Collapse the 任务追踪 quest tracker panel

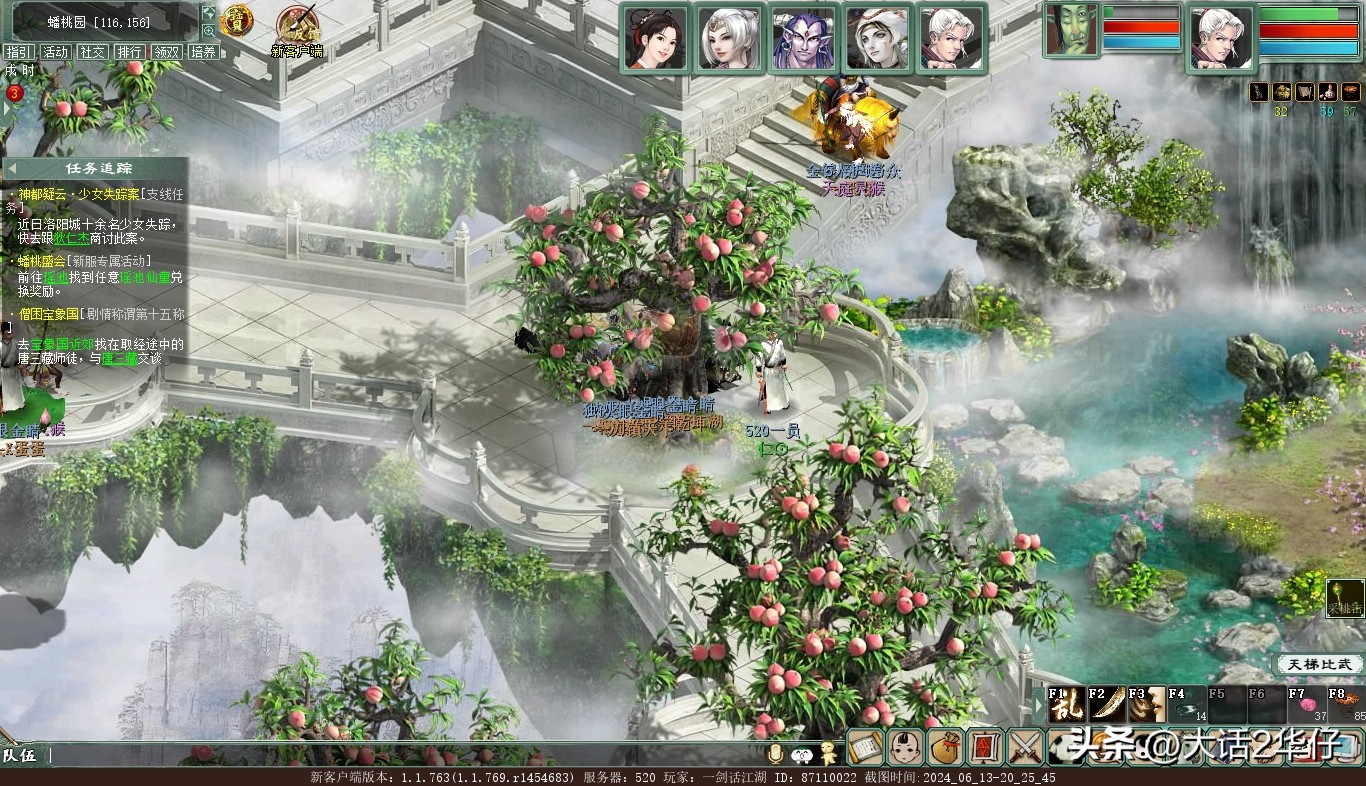[x=13, y=168]
